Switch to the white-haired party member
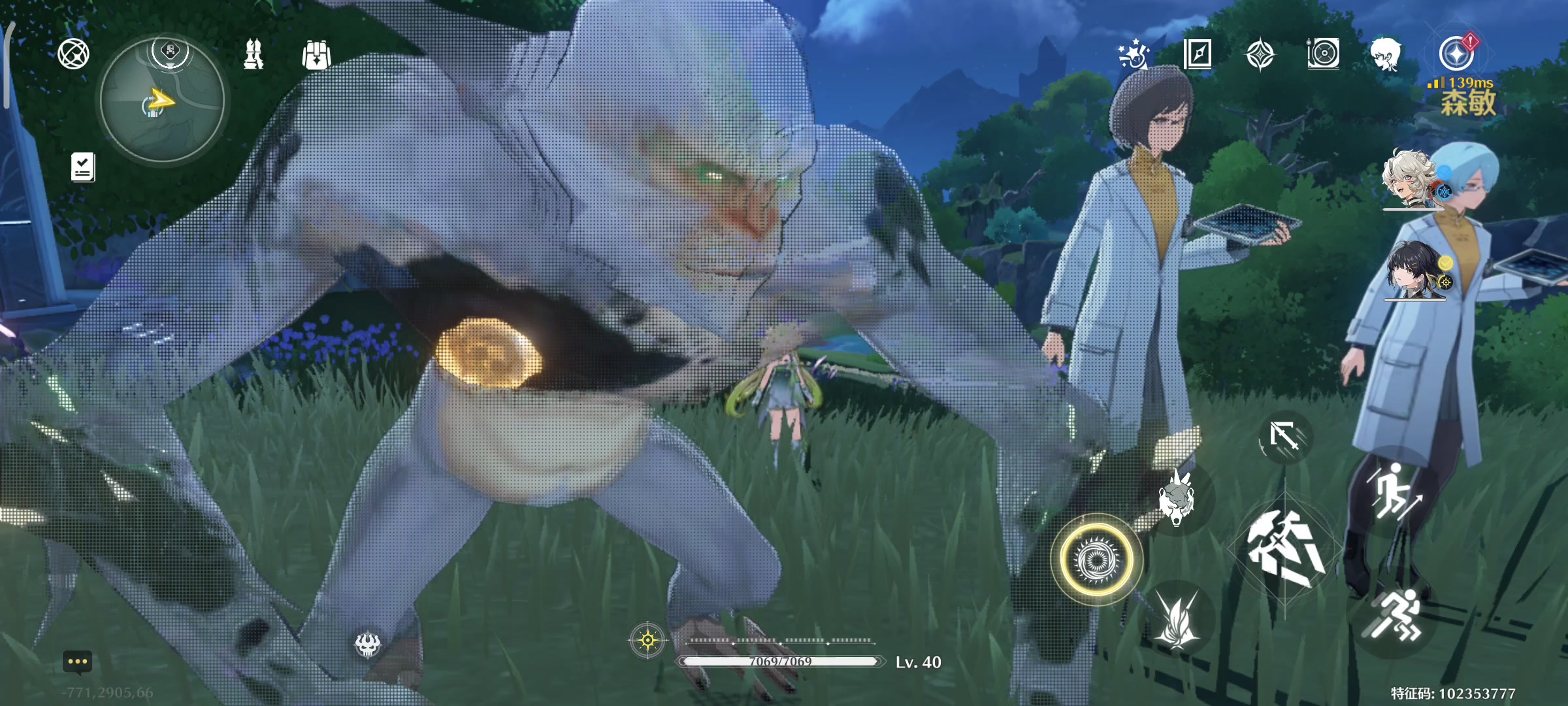Image resolution: width=1568 pixels, height=706 pixels. pos(1410,179)
